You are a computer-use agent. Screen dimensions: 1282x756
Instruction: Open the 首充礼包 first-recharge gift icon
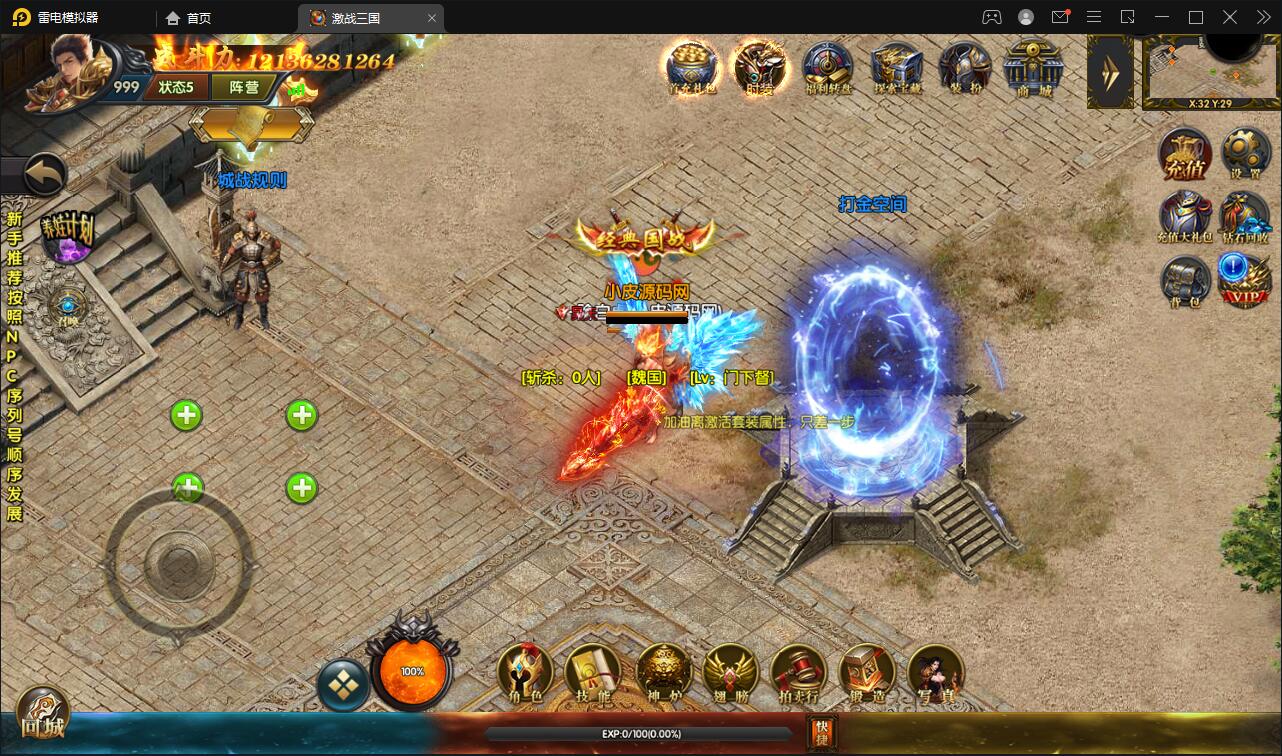(692, 68)
